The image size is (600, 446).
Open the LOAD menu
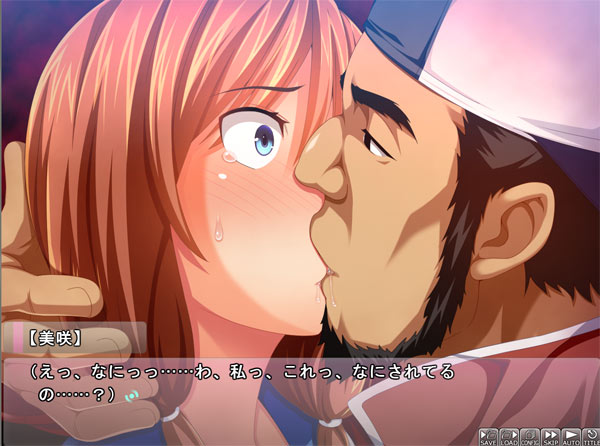(508, 436)
